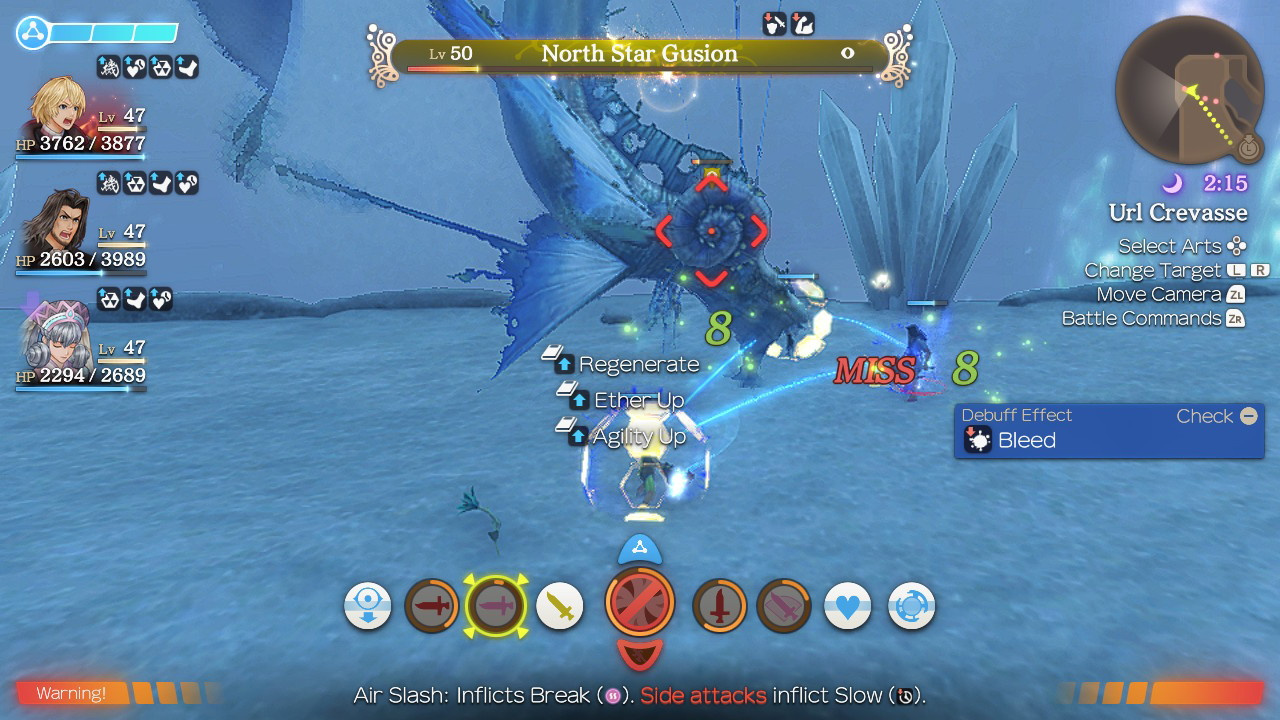Select the red target reticle on enemy
The image size is (1280, 720).
coord(711,231)
